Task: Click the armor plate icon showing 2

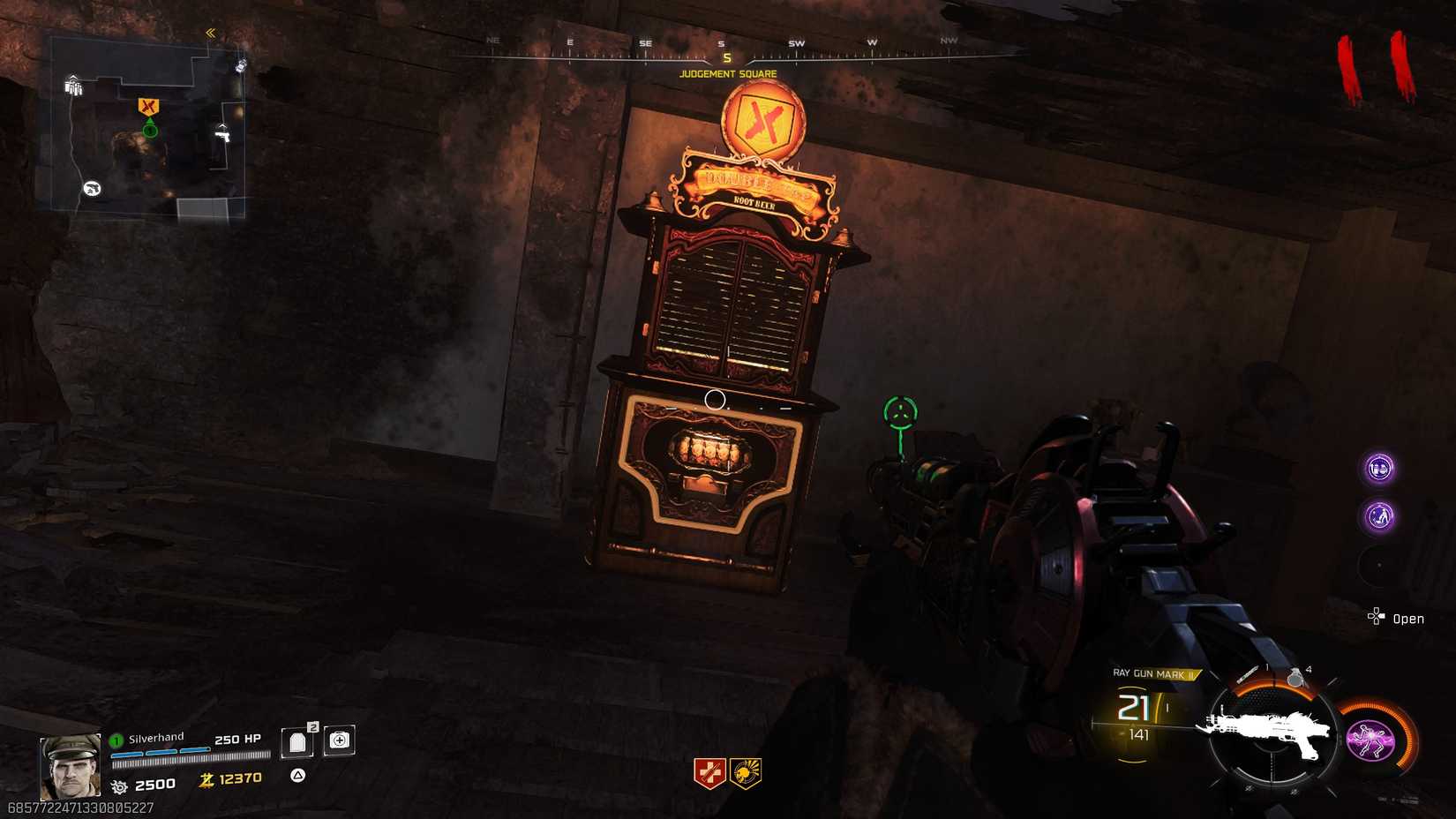Action: [x=299, y=741]
